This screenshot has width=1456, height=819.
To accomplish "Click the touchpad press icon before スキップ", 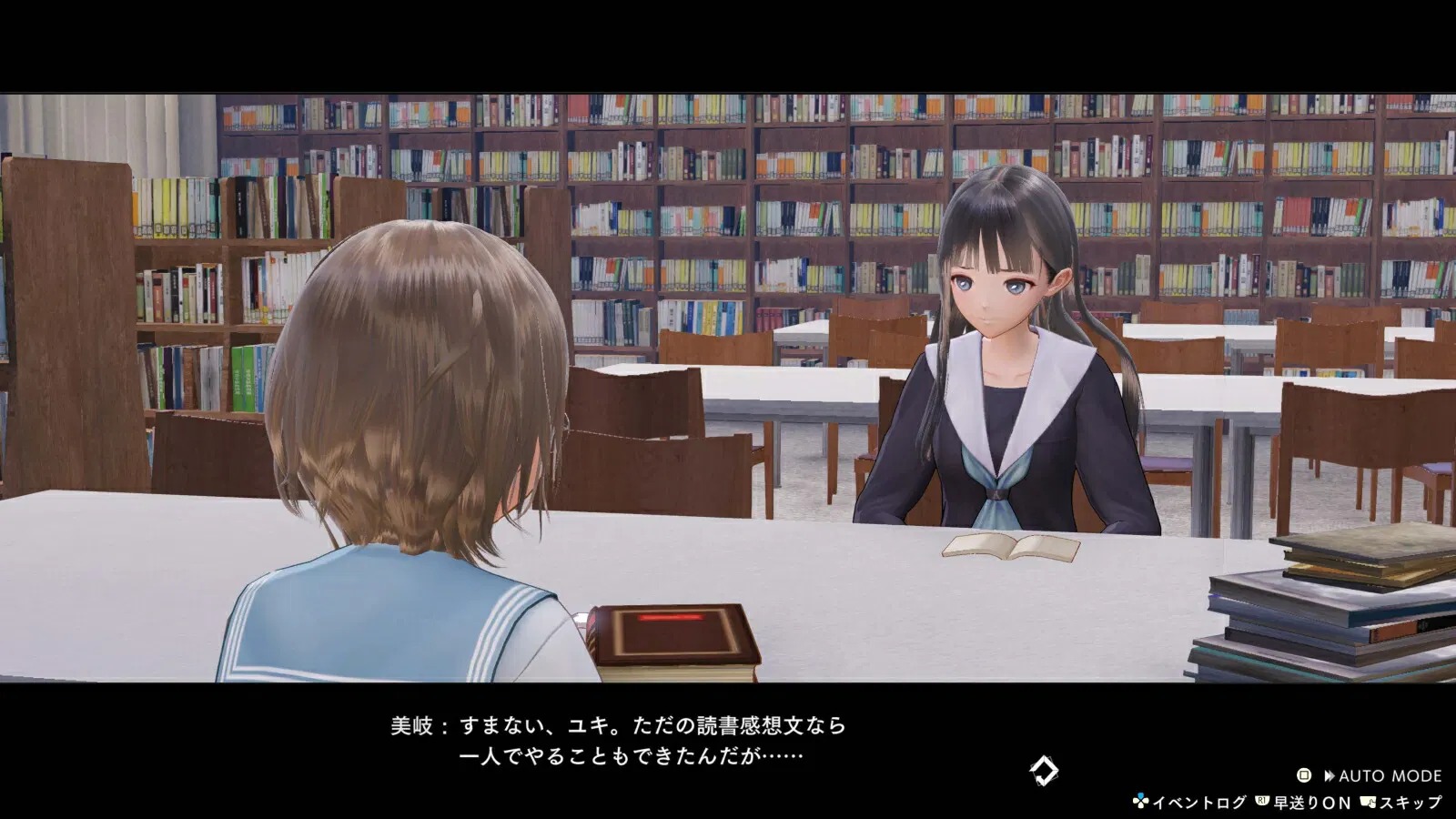I will pyautogui.click(x=1368, y=802).
